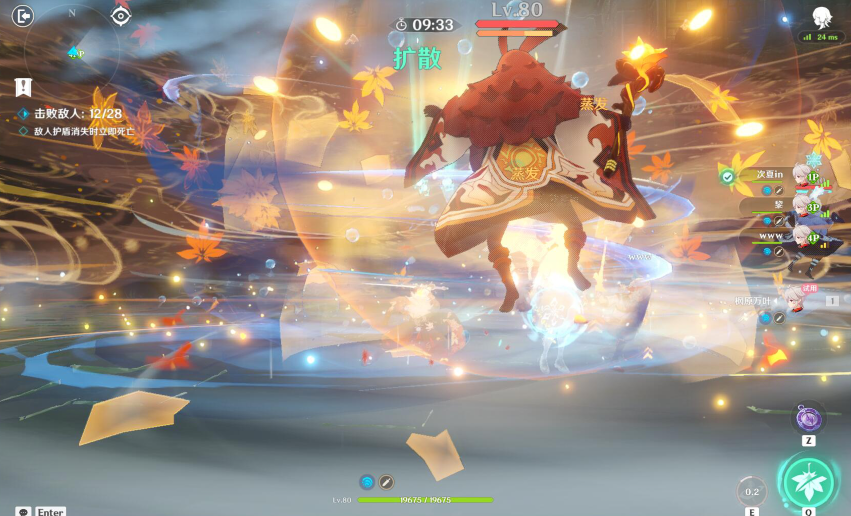Open the quest banner exclamation icon
The height and width of the screenshot is (516, 851).
click(24, 88)
